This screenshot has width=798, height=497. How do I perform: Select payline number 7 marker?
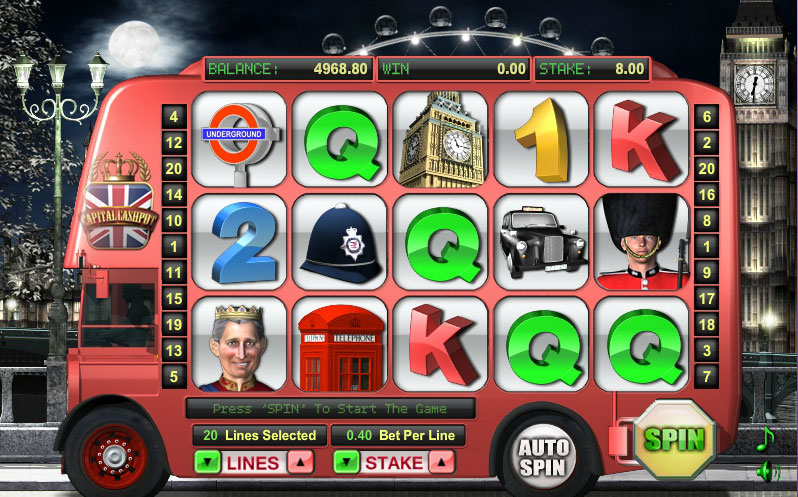tap(707, 376)
